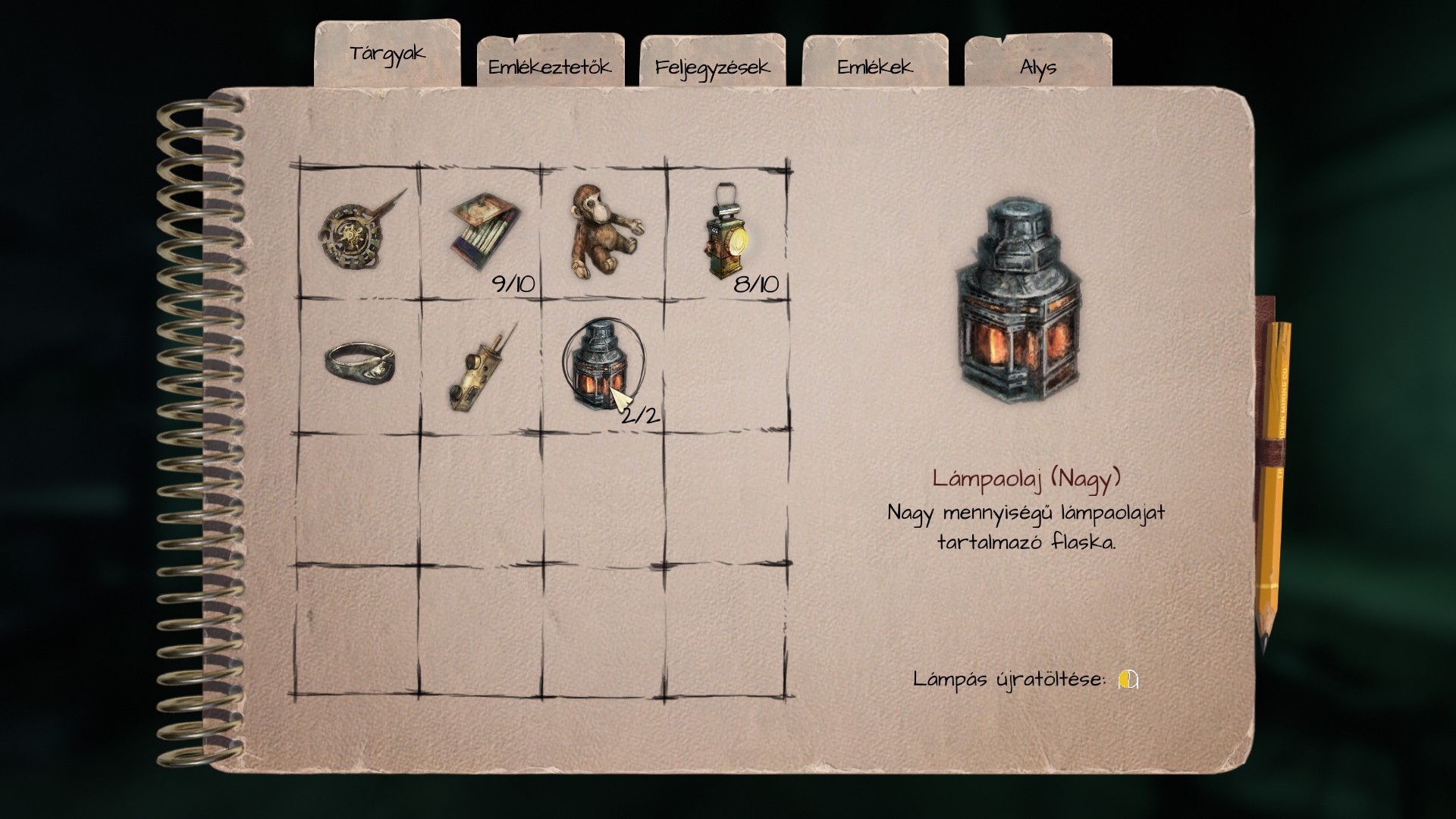Show the Feljegyzések tab

pyautogui.click(x=712, y=67)
